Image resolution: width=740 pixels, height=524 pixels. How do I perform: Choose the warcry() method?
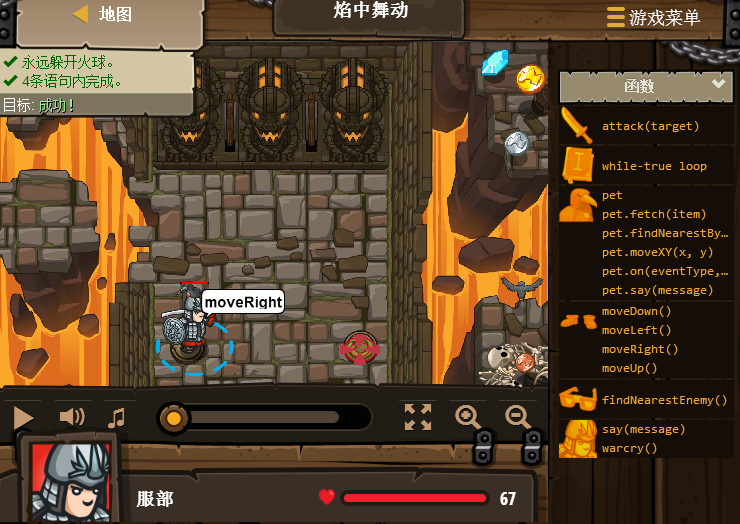[630, 448]
